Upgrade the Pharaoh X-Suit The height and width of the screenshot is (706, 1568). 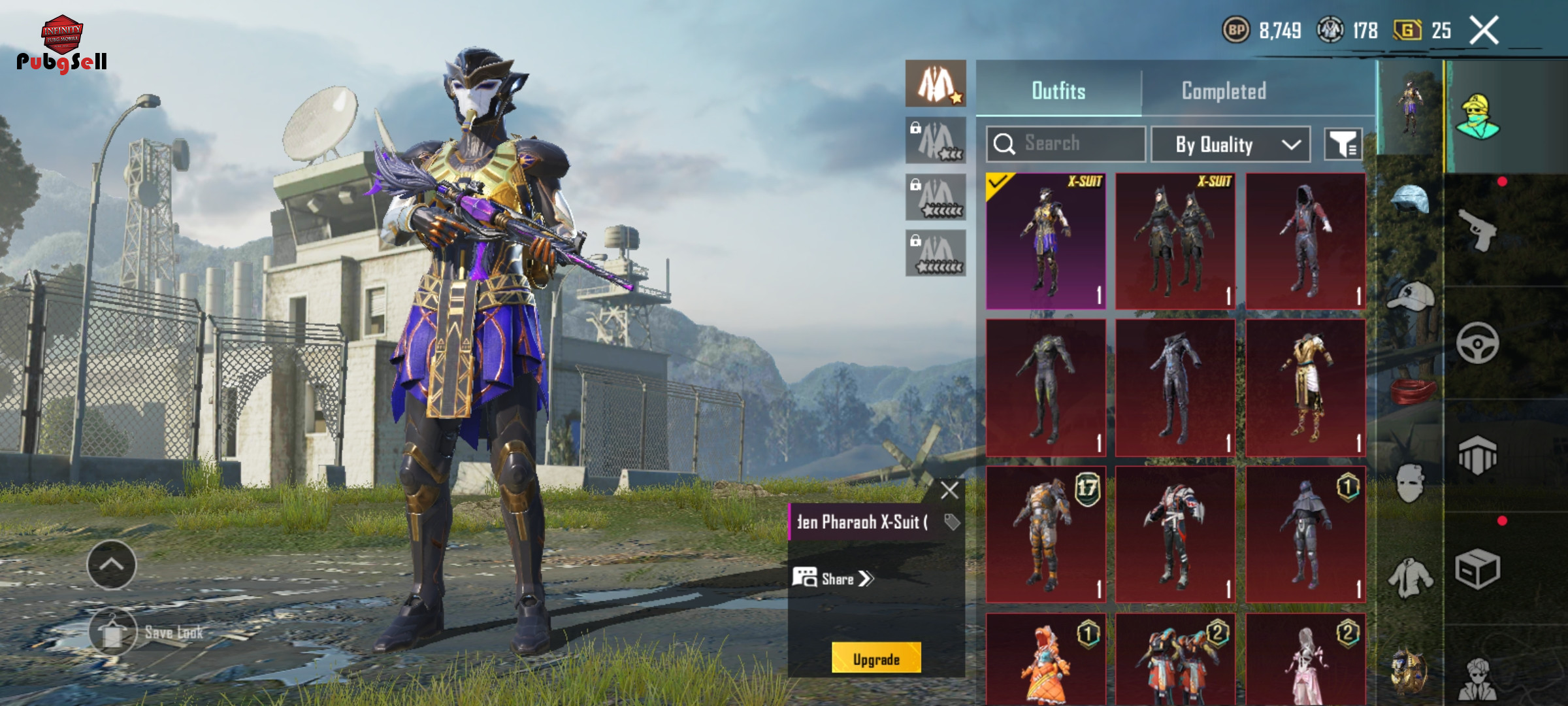pyautogui.click(x=876, y=658)
